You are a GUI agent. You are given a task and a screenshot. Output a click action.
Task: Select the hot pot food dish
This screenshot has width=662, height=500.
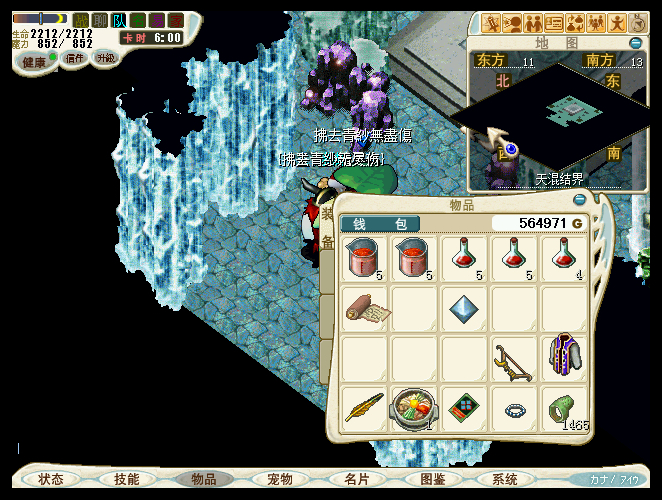coord(415,408)
